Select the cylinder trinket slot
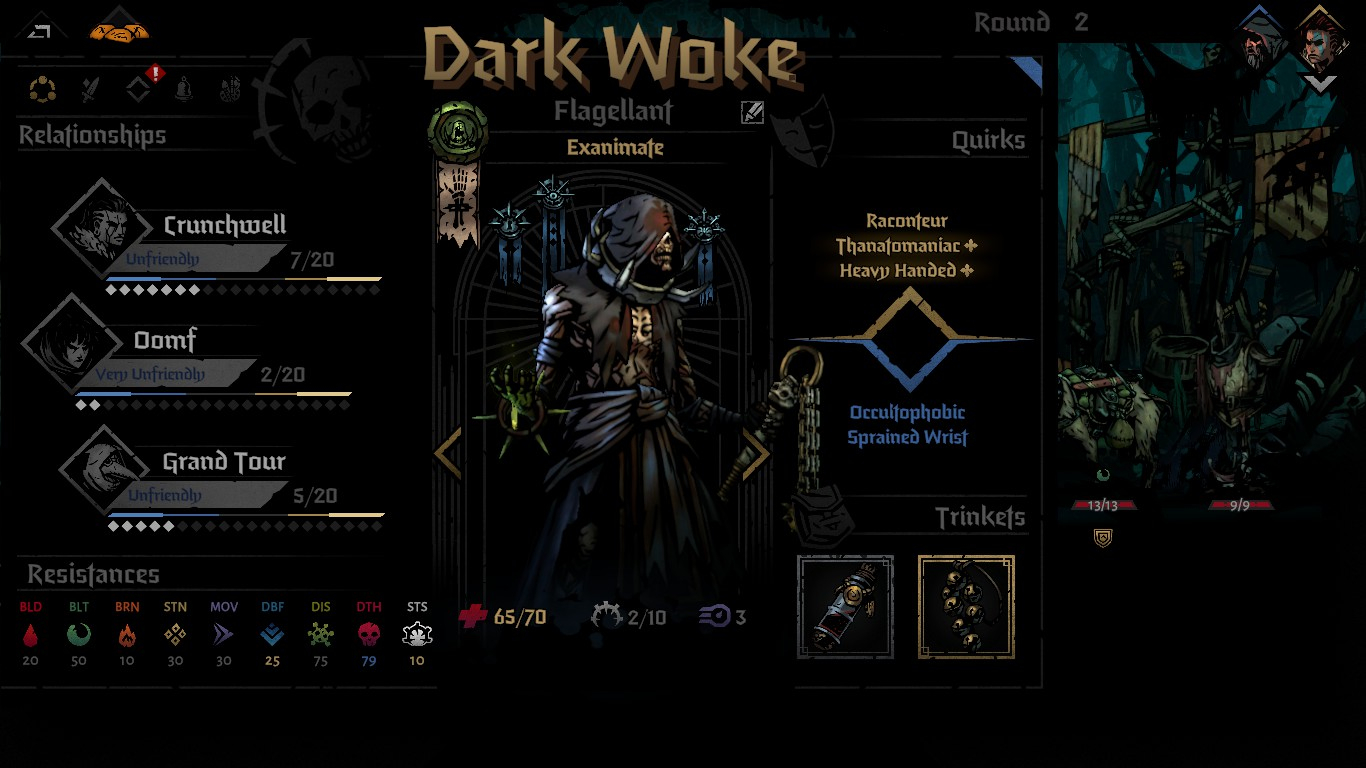The height and width of the screenshot is (768, 1366). click(x=845, y=607)
